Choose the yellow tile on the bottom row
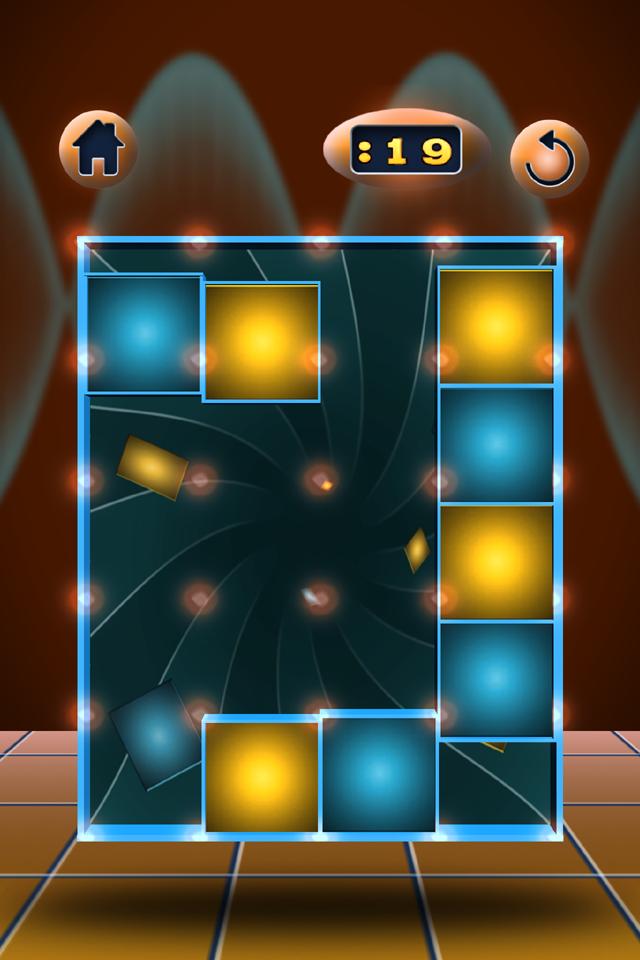The height and width of the screenshot is (960, 640). point(261,775)
